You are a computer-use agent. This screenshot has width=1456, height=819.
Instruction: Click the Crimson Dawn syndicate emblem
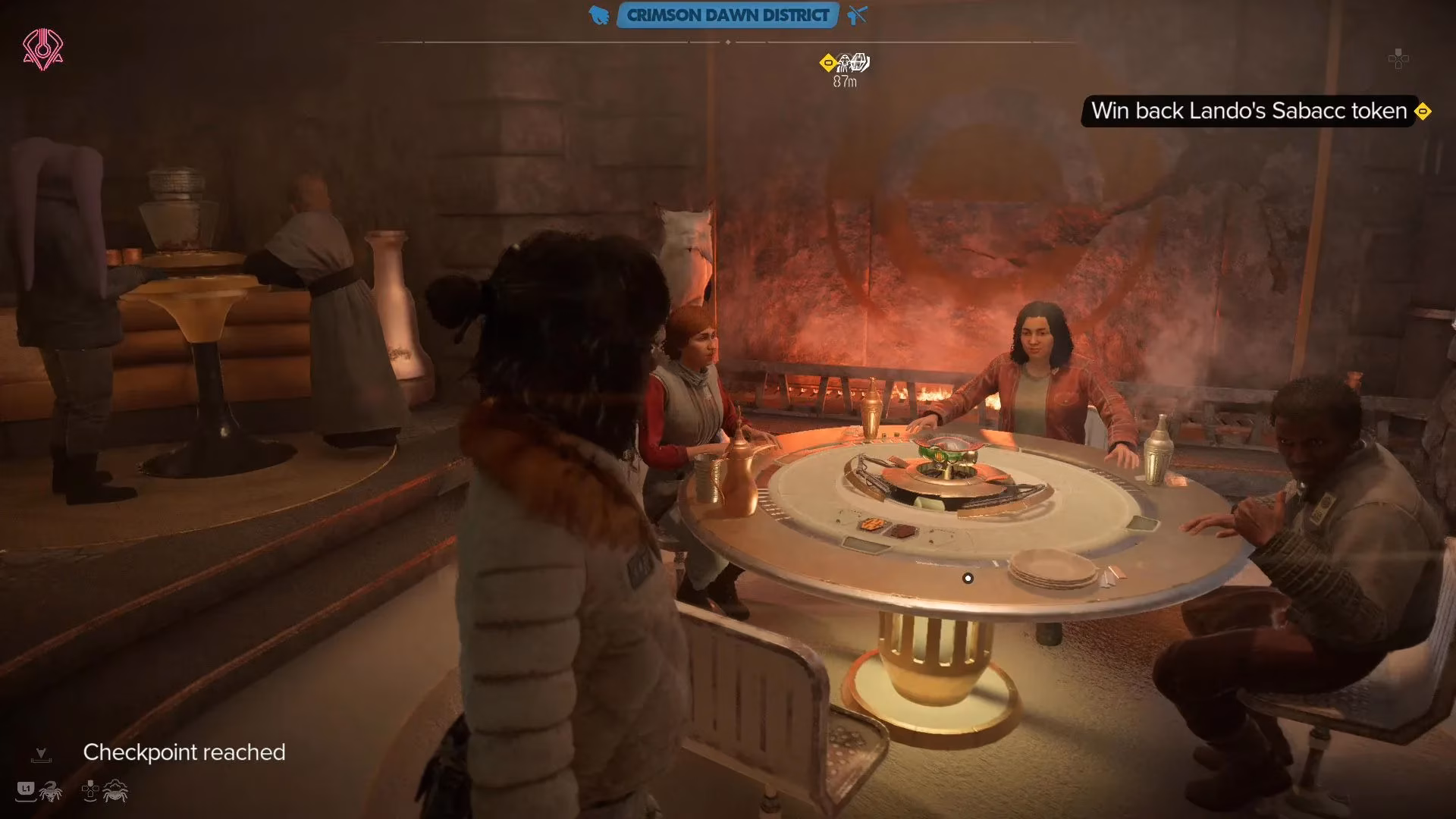pos(43,50)
